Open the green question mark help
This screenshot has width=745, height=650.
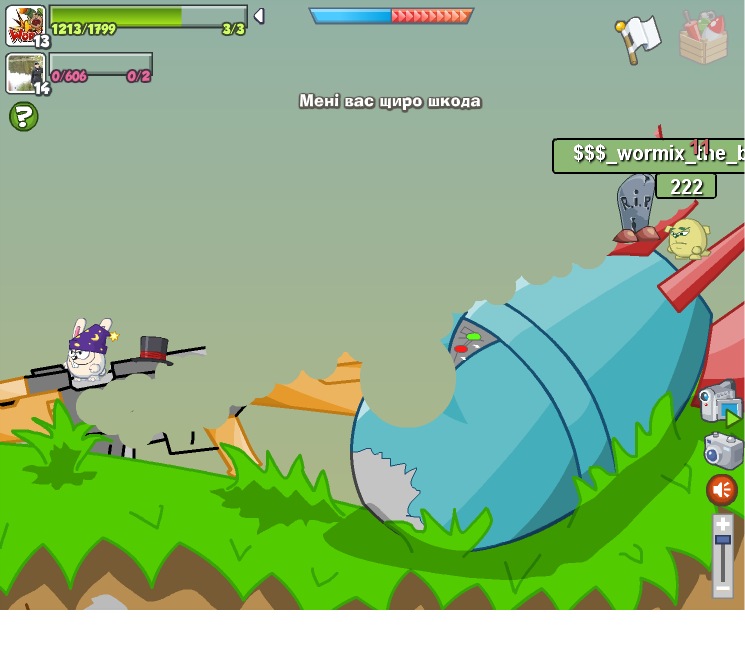coord(23,117)
